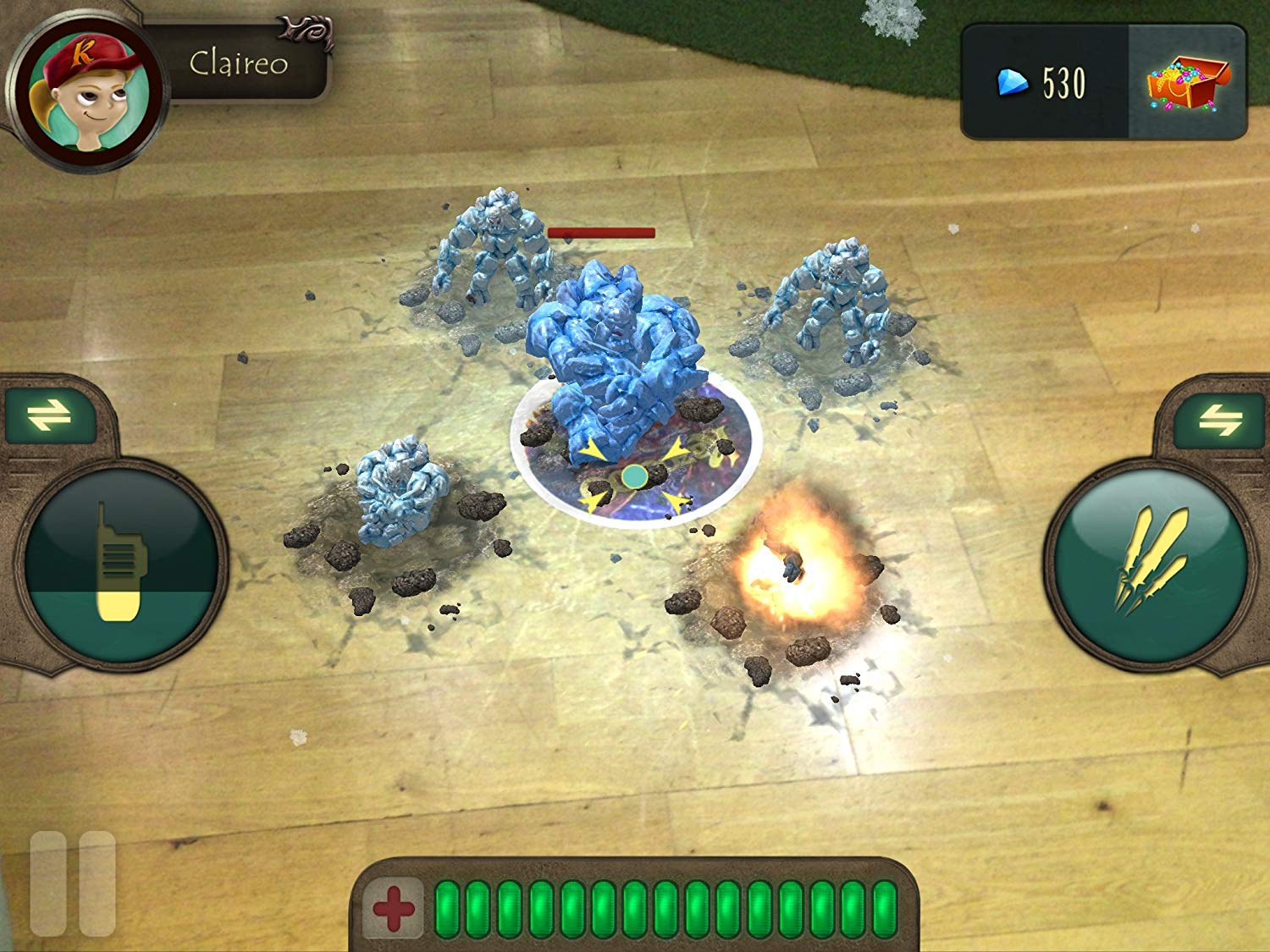1270x952 pixels.
Task: Click the red enemy health bar
Action: 601,234
